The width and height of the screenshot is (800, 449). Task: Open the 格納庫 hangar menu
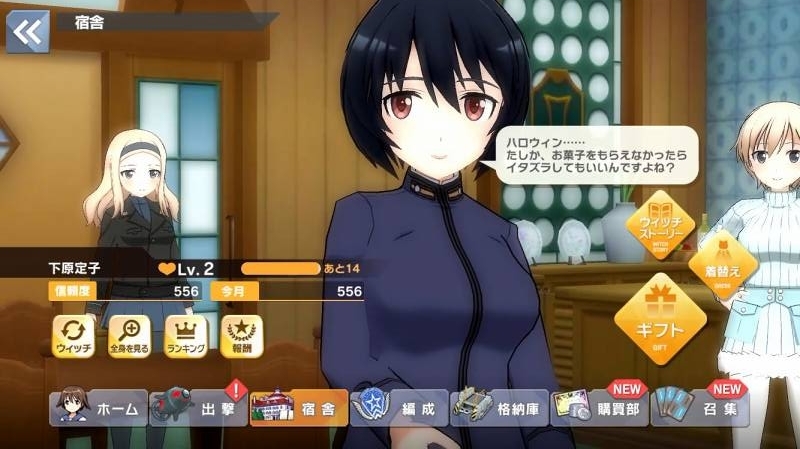pos(499,408)
